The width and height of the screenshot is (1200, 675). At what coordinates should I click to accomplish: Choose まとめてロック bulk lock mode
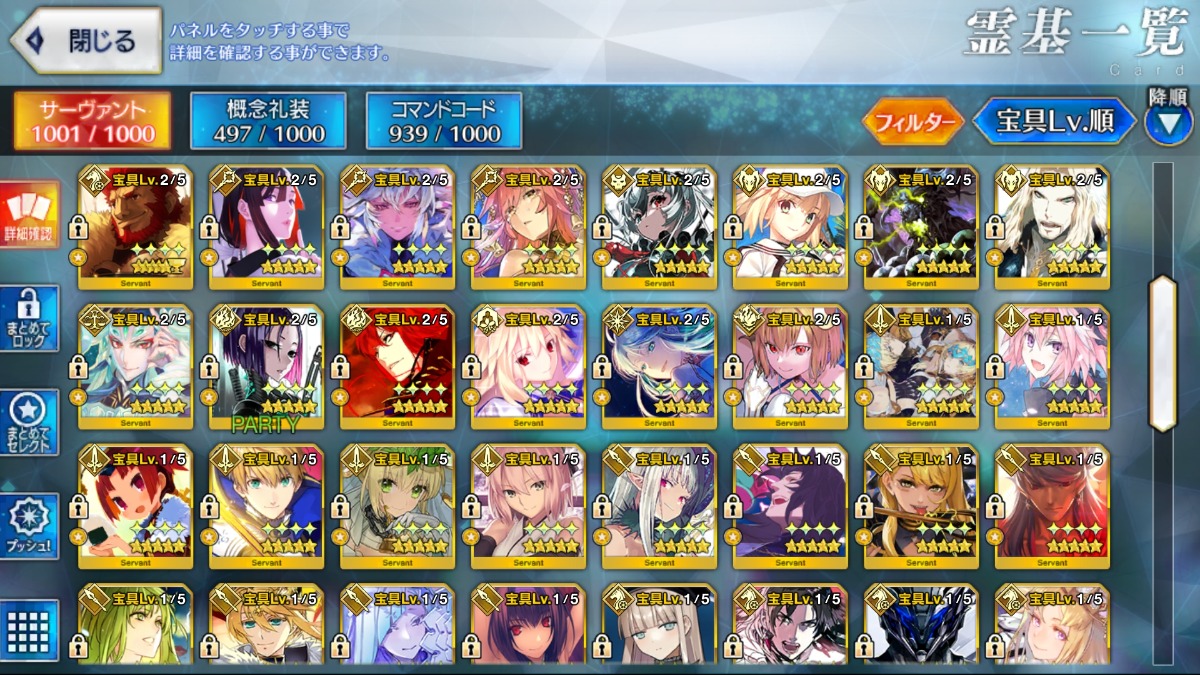click(x=29, y=318)
